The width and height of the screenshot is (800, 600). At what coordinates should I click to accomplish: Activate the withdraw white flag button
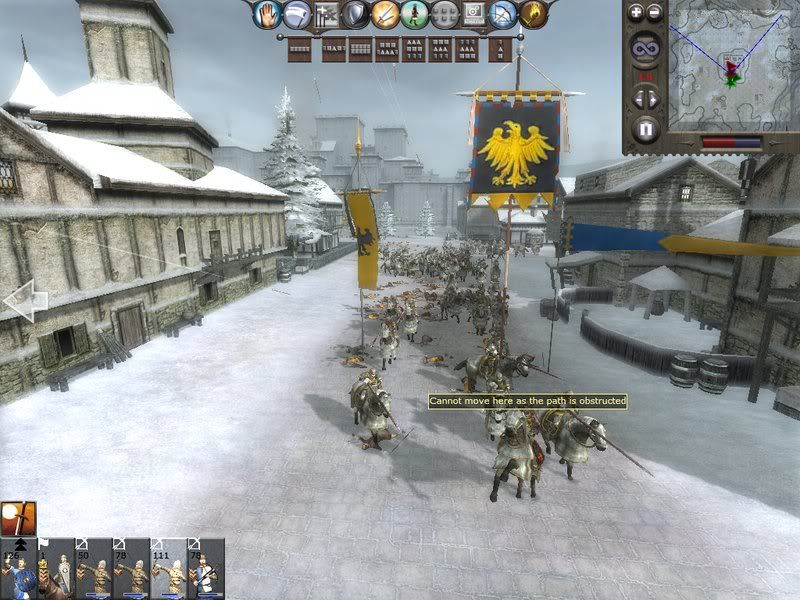(296, 14)
